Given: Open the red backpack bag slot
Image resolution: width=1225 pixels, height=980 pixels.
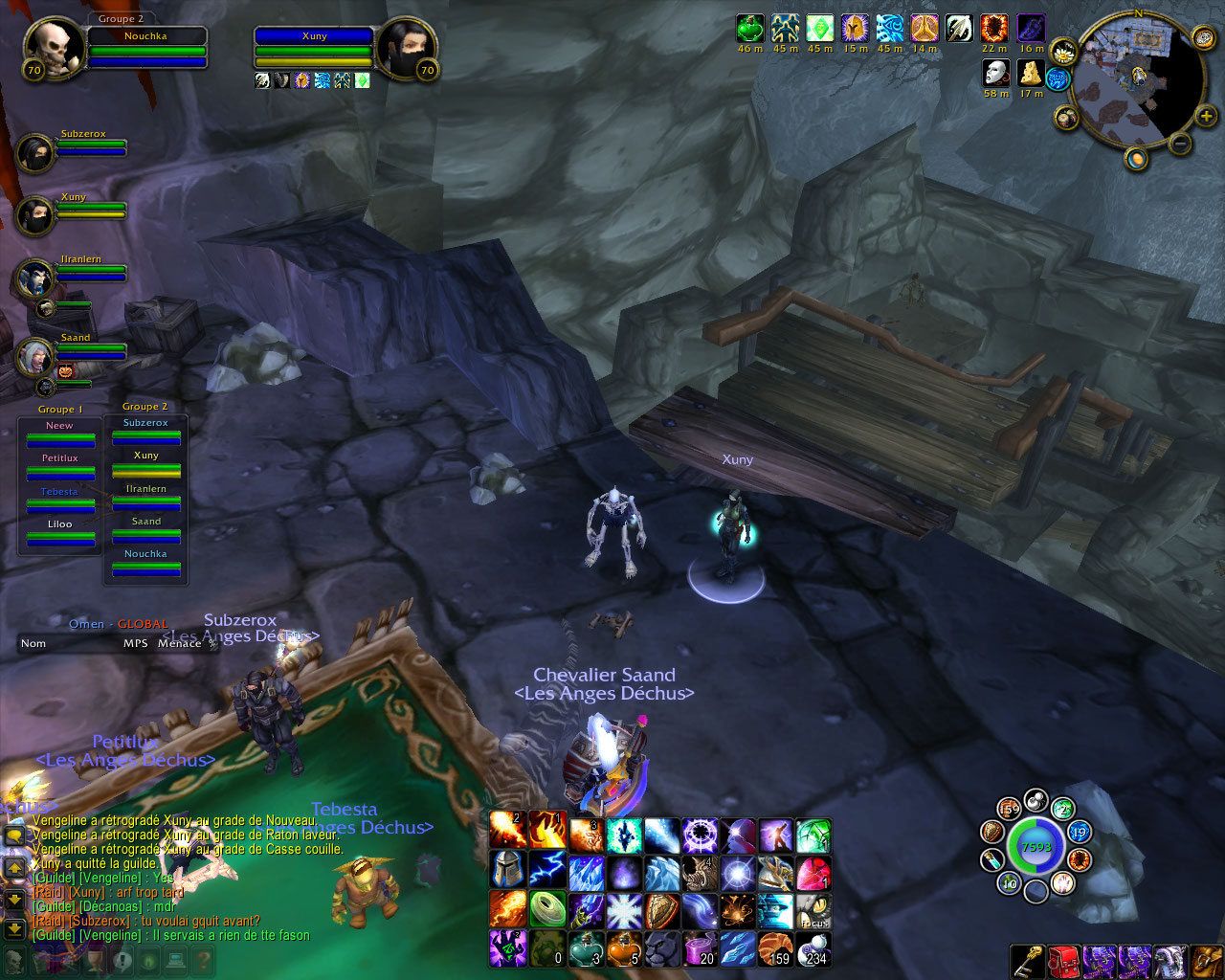Looking at the screenshot, I should click(1063, 961).
